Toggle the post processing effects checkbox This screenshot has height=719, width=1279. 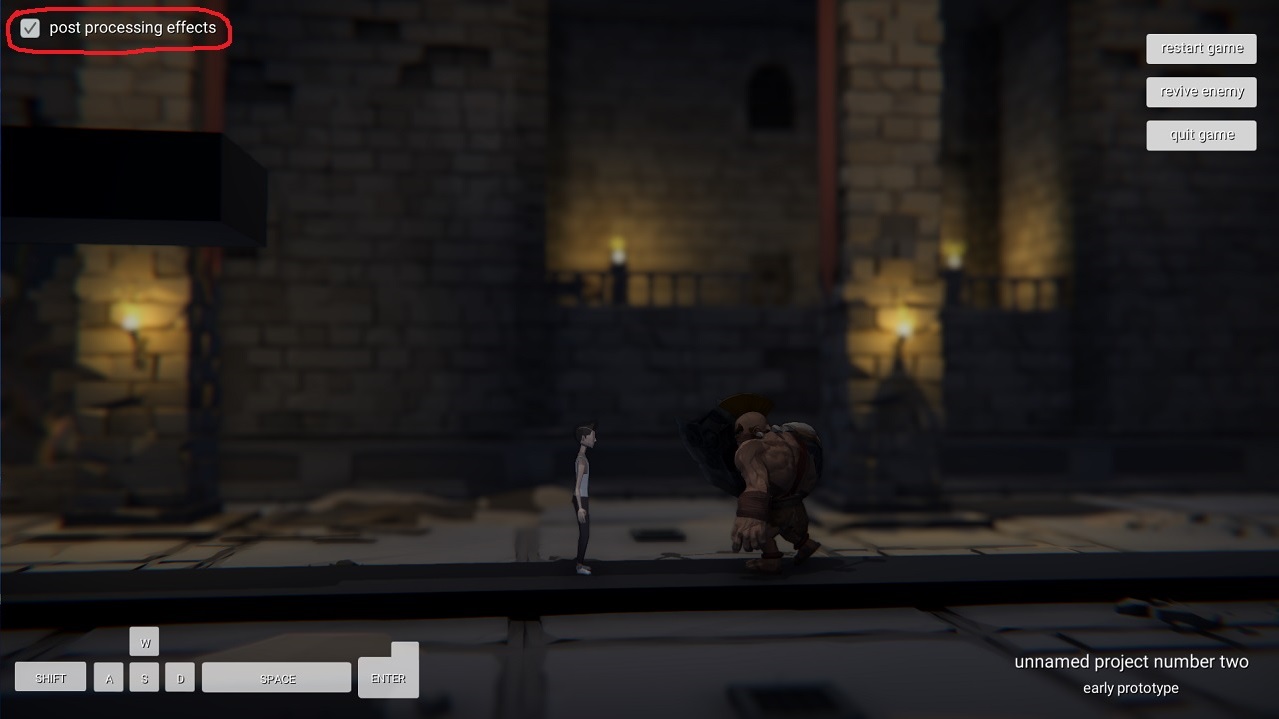(x=30, y=28)
